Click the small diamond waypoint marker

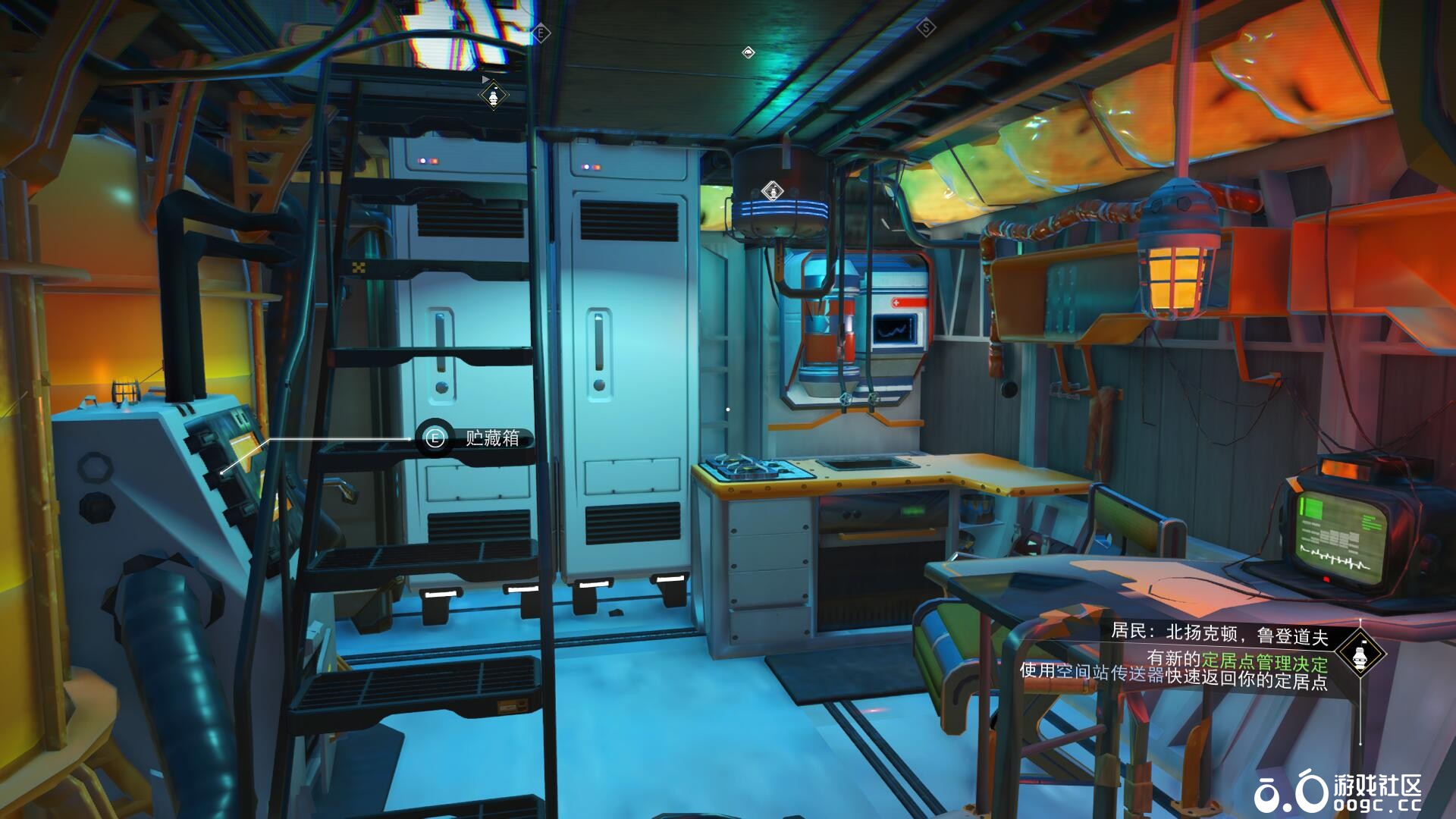(x=748, y=52)
